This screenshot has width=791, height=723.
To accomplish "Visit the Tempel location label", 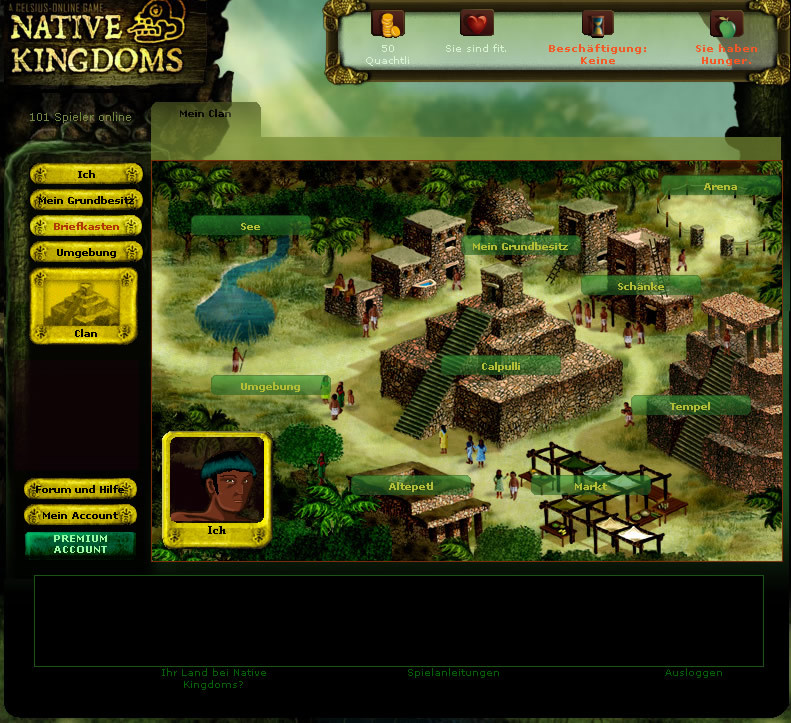I will pyautogui.click(x=690, y=406).
